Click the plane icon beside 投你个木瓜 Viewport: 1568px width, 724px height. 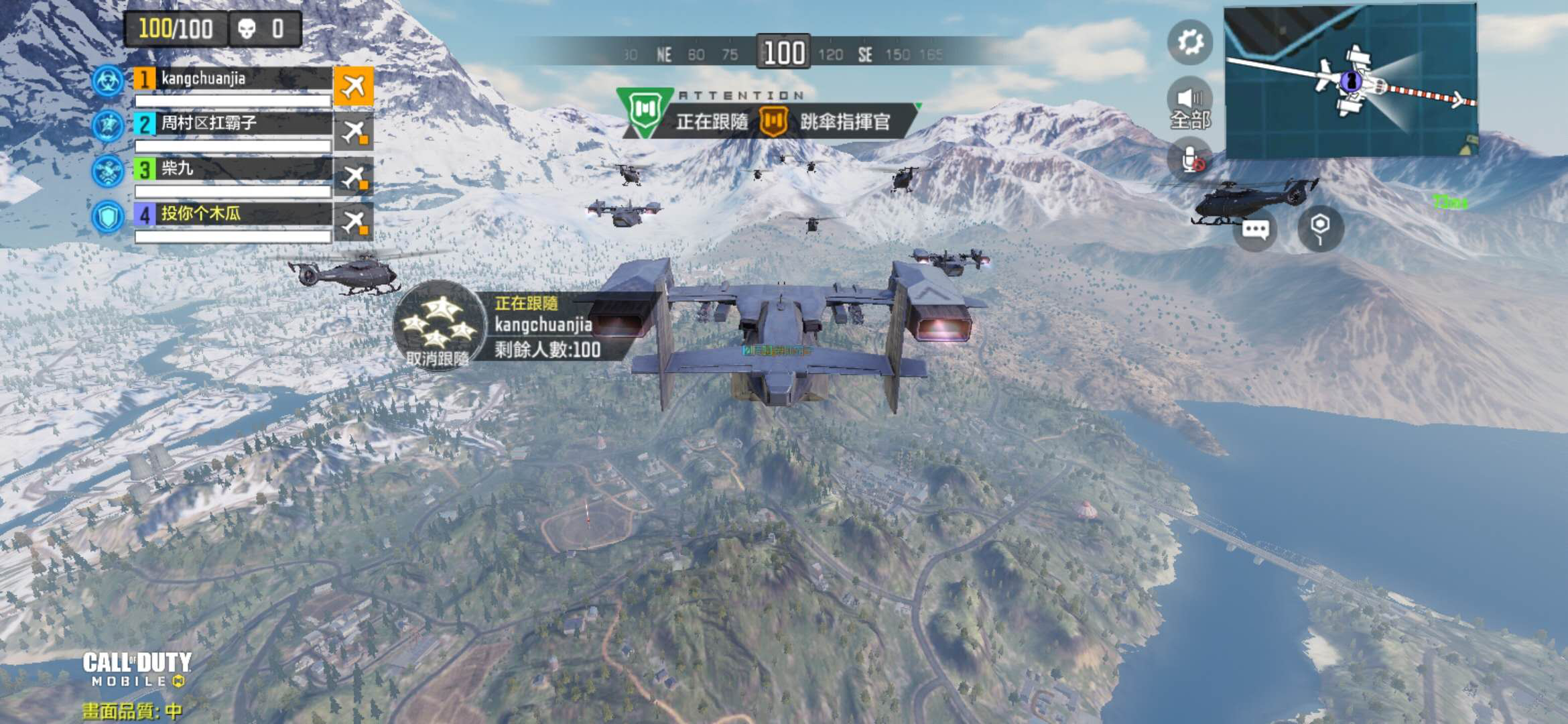click(x=354, y=222)
